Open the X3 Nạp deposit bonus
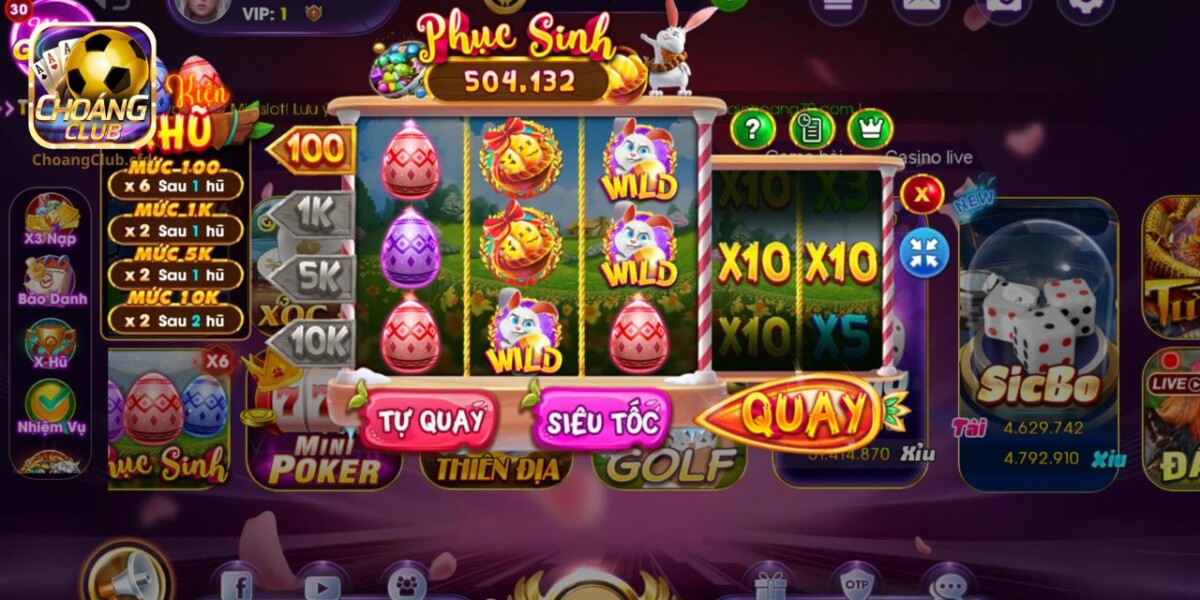Screen dimensions: 1200x600 pos(51,221)
